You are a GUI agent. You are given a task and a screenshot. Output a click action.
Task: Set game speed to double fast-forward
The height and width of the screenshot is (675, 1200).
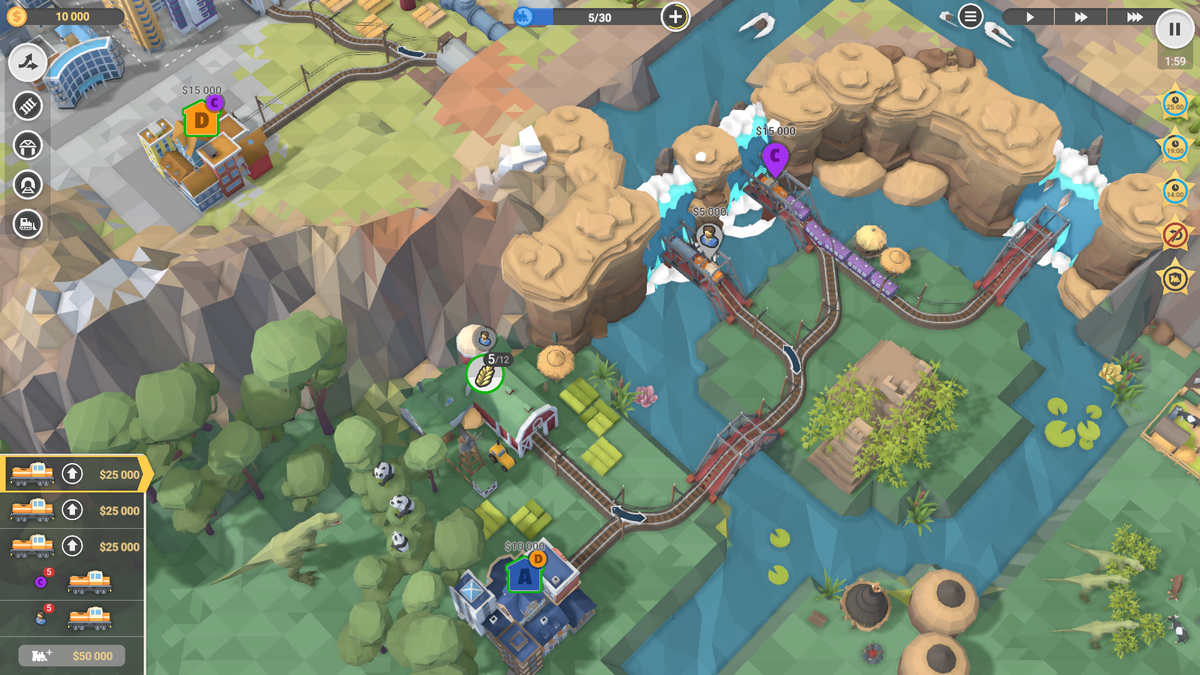(x=1081, y=17)
